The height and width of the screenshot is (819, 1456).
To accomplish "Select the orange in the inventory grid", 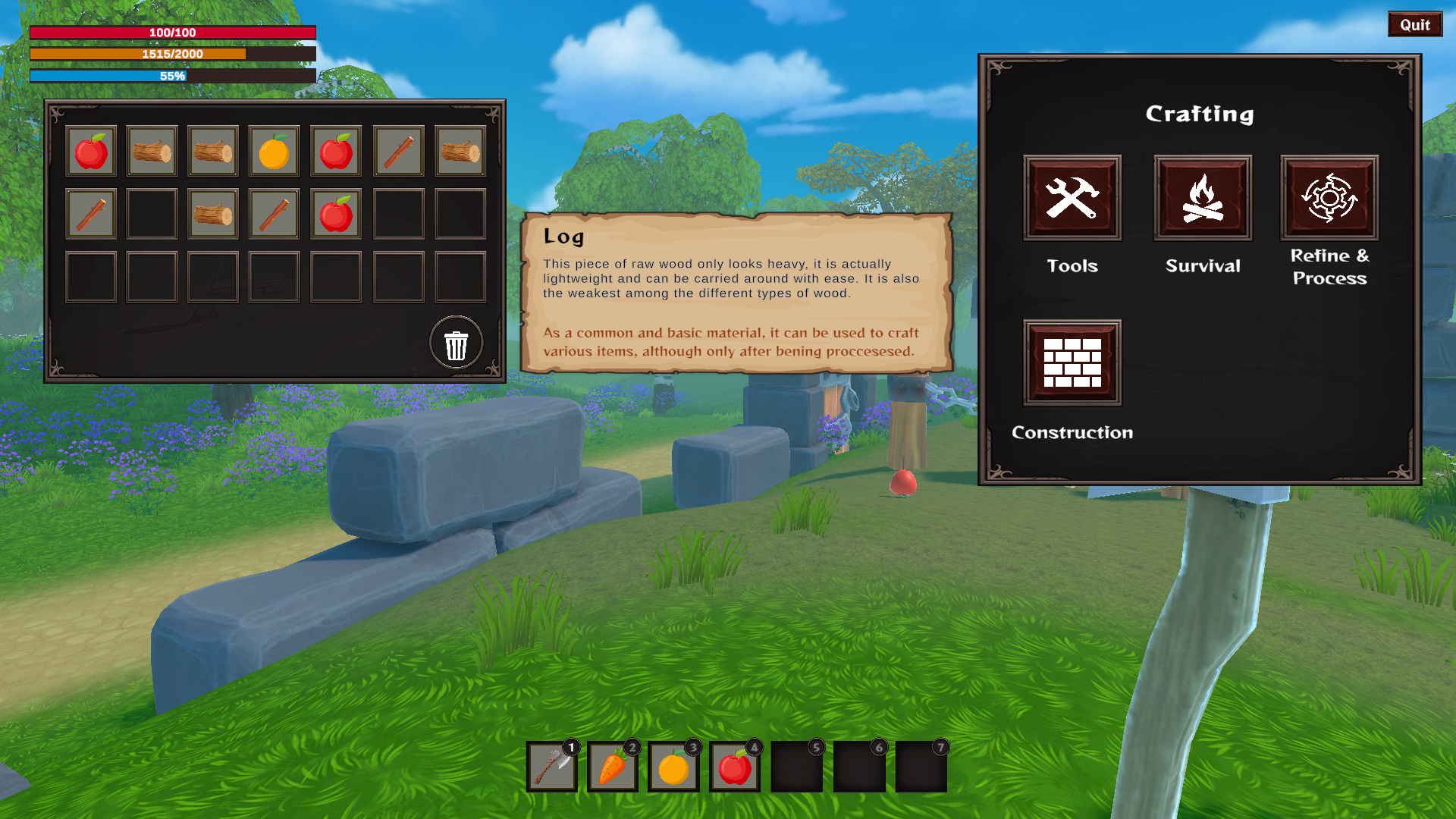I will coord(274,152).
